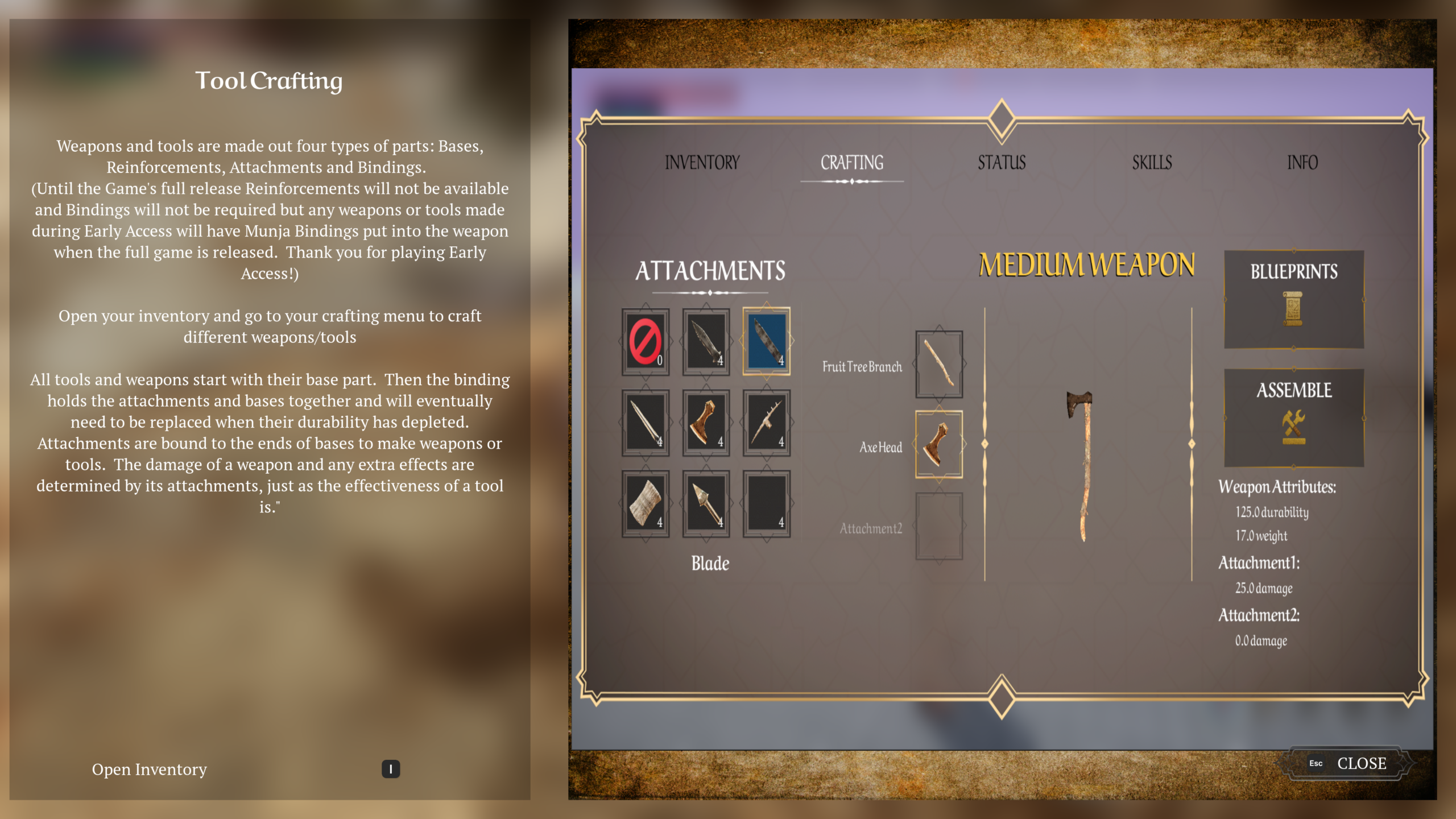This screenshot has width=1456, height=819.
Task: Click the Fruit Tree Branch base slot
Action: pyautogui.click(x=938, y=365)
